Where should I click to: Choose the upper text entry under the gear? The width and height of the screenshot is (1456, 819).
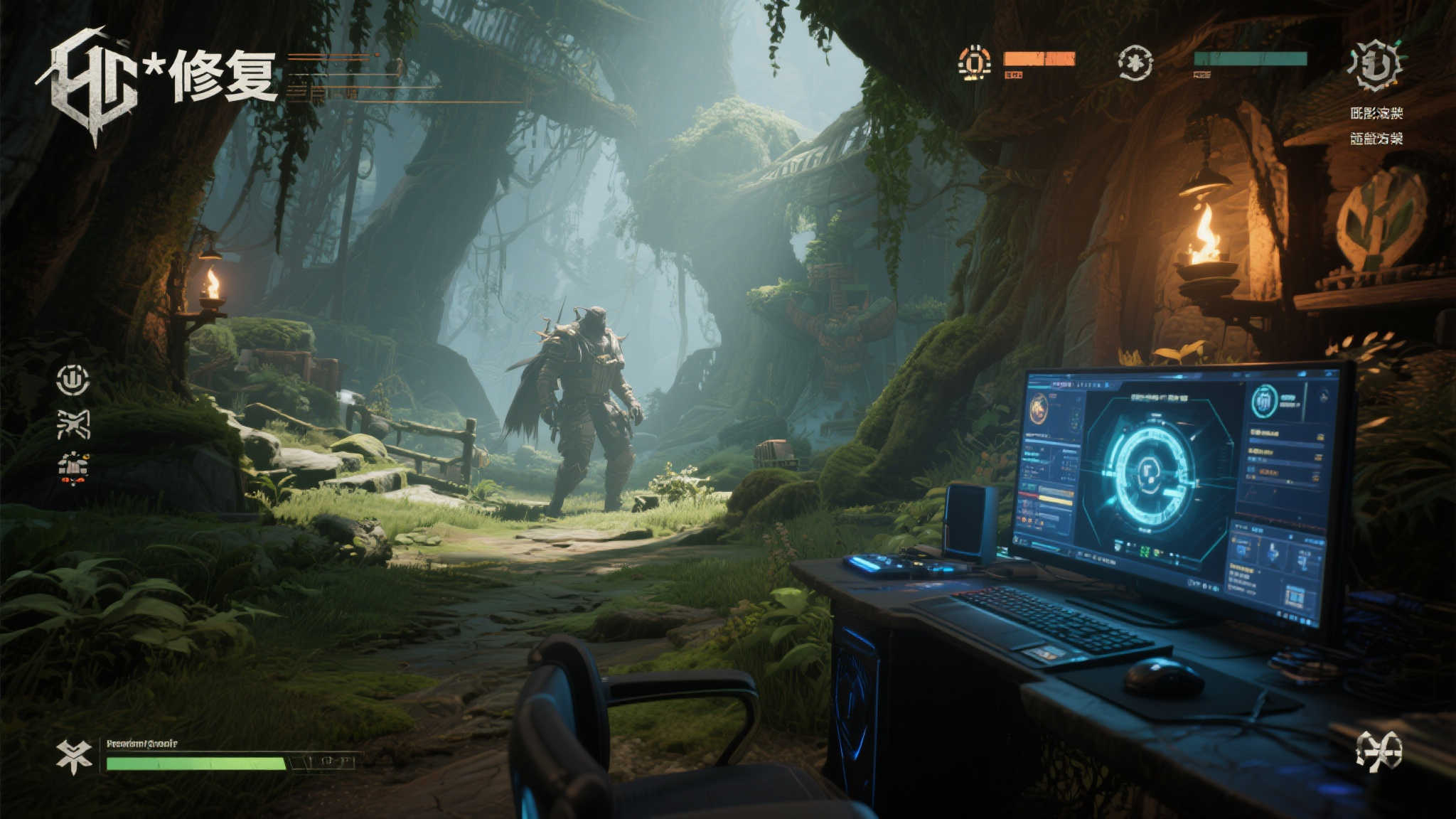tap(1376, 113)
